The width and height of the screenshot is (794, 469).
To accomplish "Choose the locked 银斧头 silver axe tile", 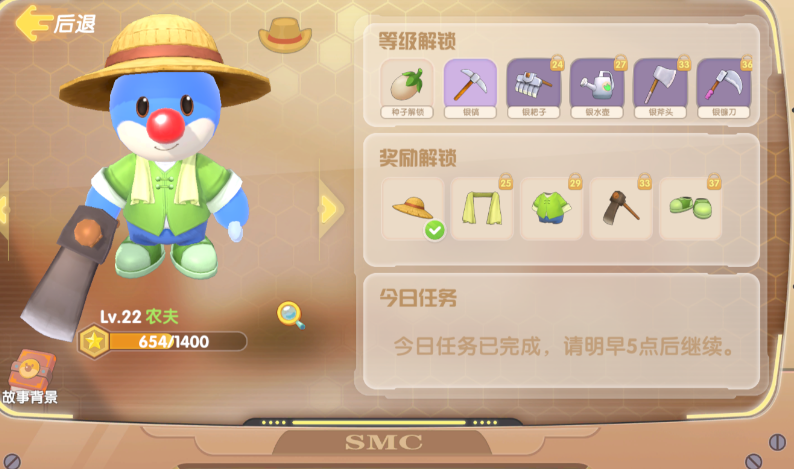I will 660,87.
